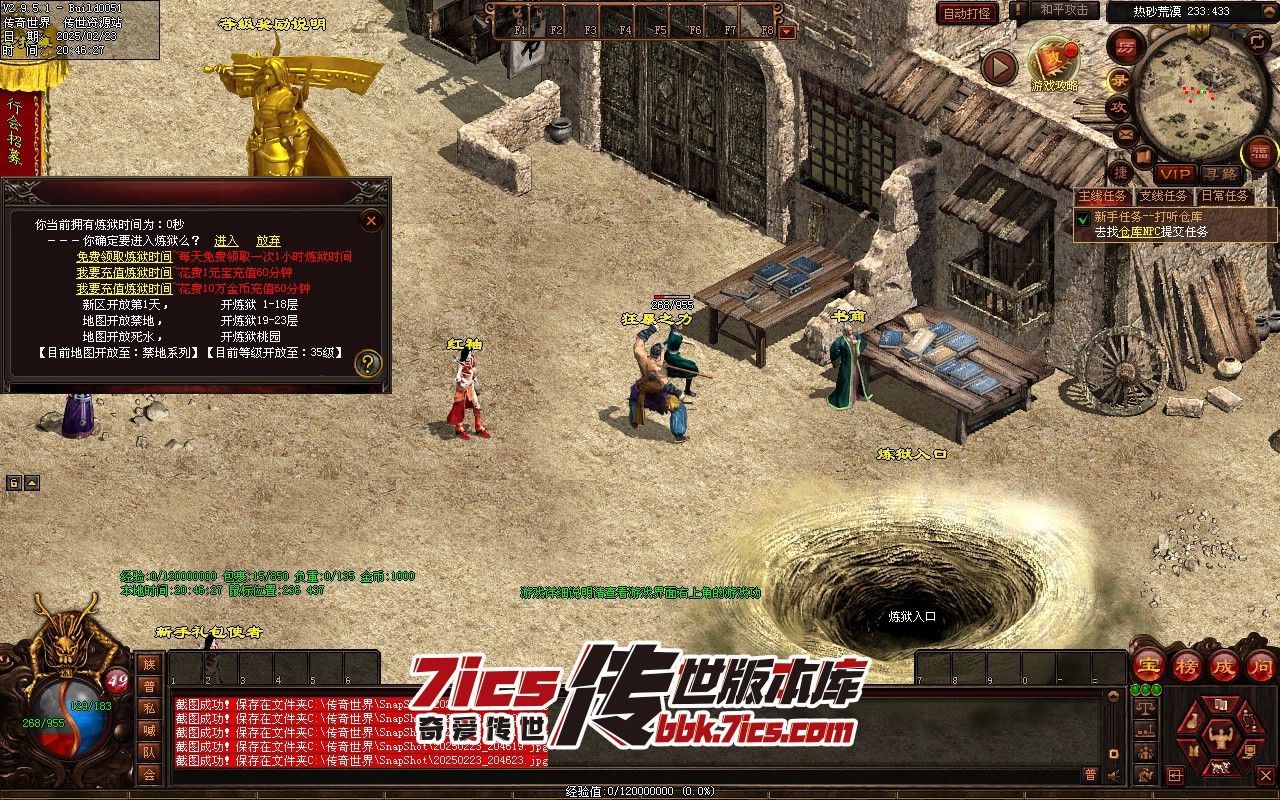Follow the 仓库NPC quest link

point(1140,232)
